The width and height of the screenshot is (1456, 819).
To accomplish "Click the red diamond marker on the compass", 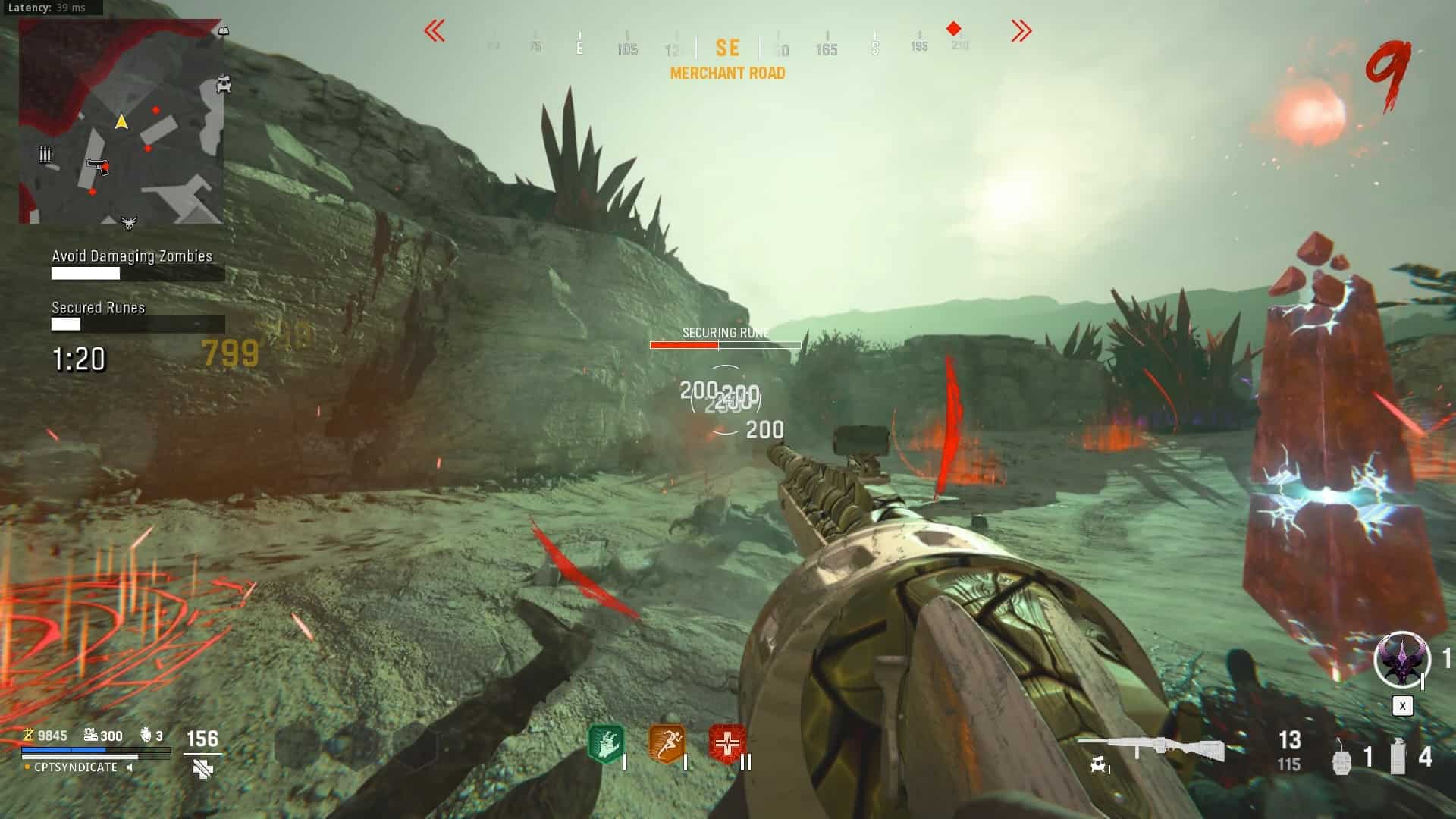I will (954, 29).
